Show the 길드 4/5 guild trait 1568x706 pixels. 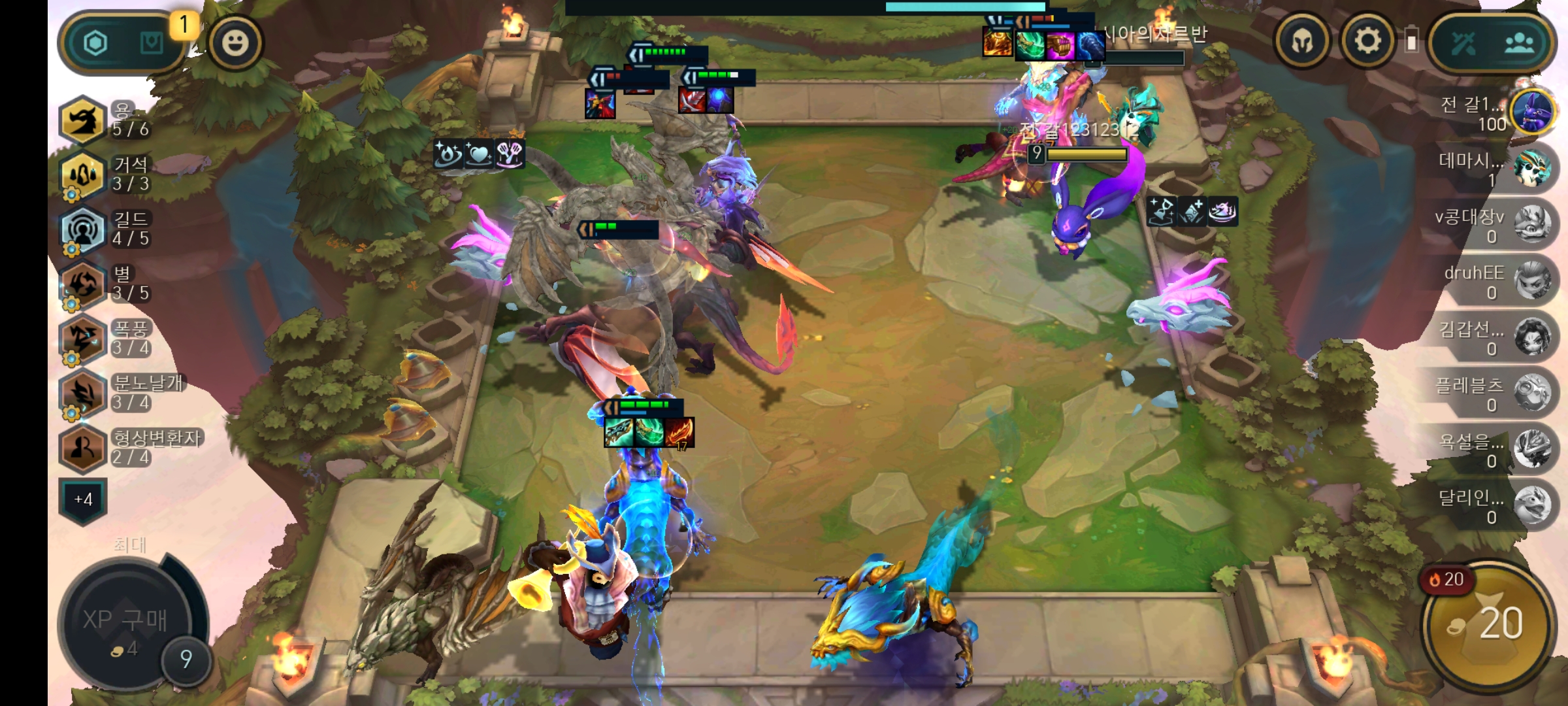[x=83, y=230]
